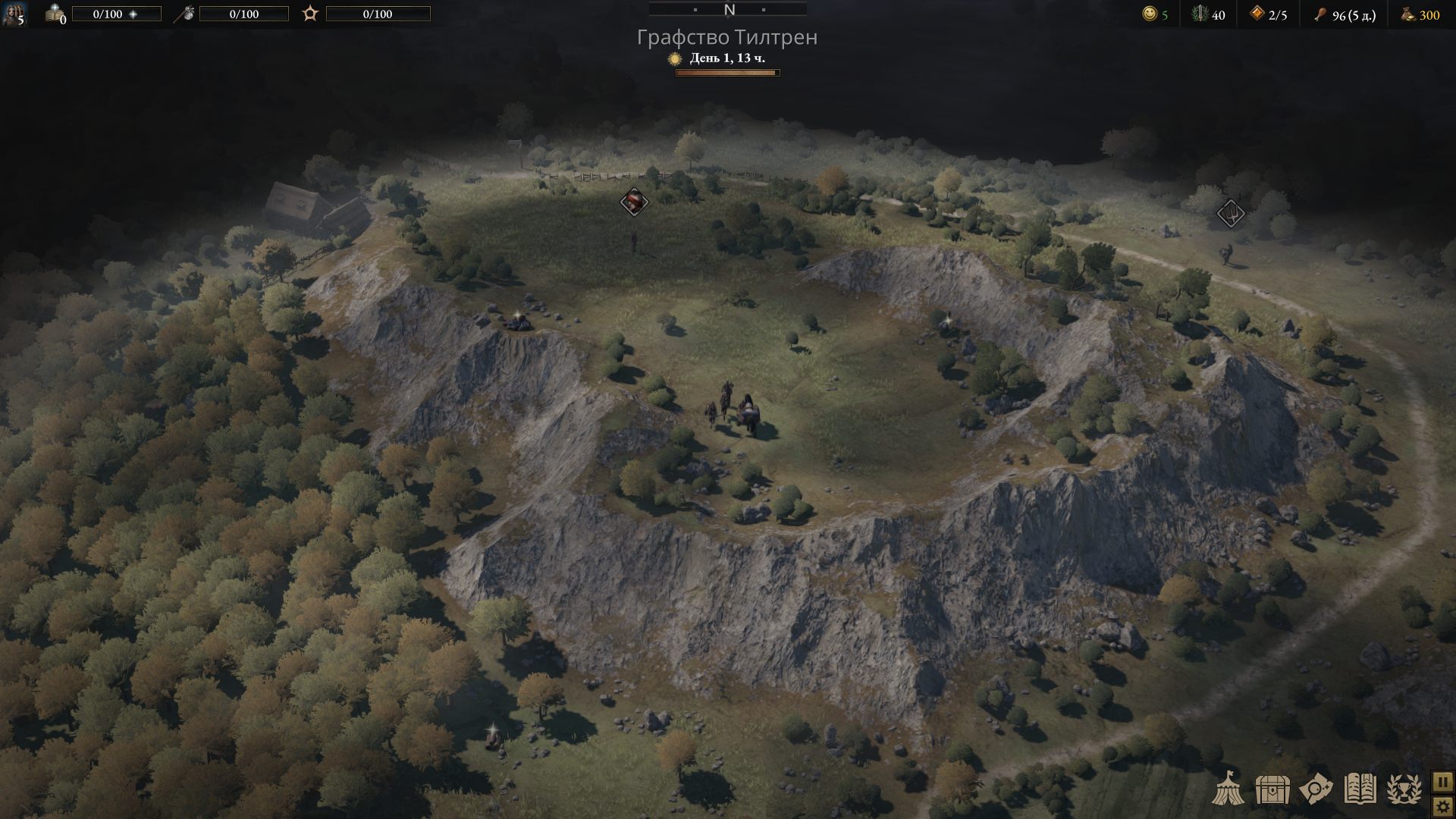
Task: Click the knowledge book icon showing 0
Action: [52, 14]
